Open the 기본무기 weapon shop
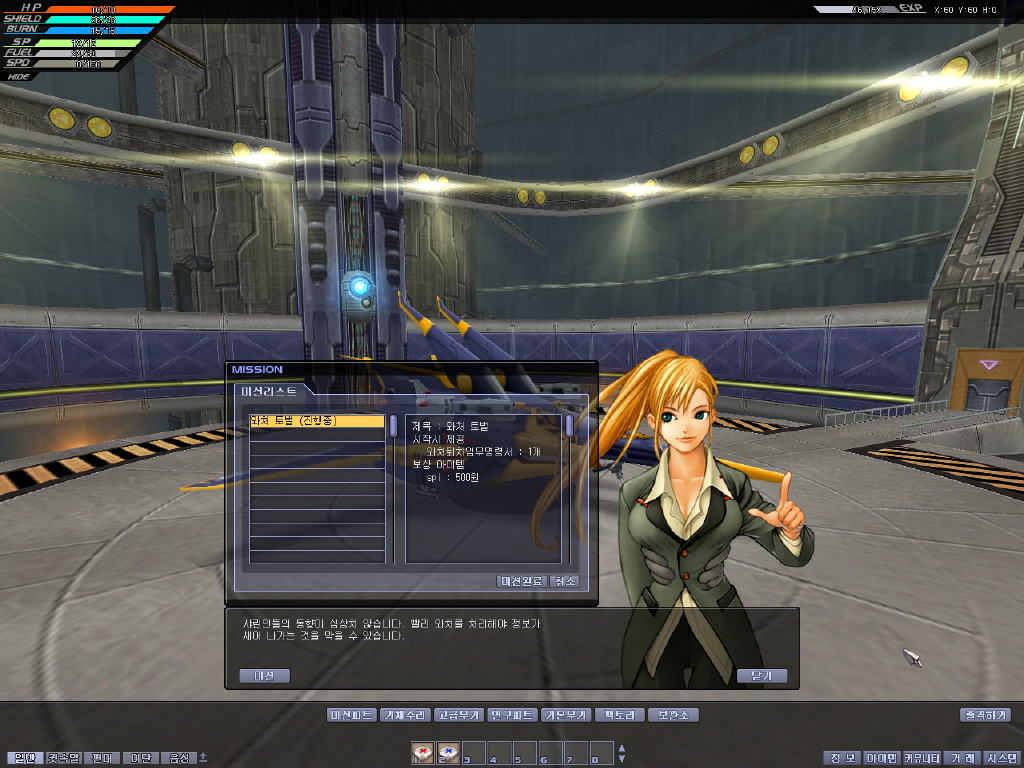The width and height of the screenshot is (1024, 768). tap(566, 715)
